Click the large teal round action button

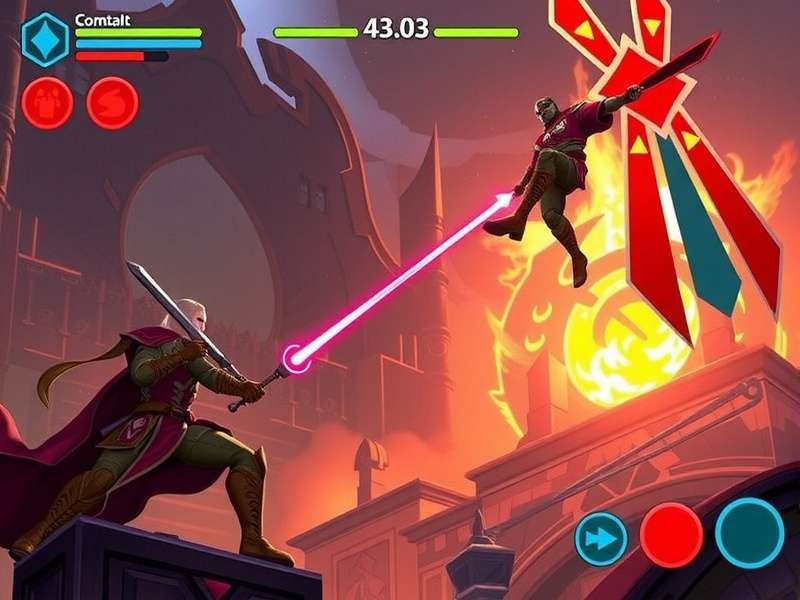click(749, 532)
